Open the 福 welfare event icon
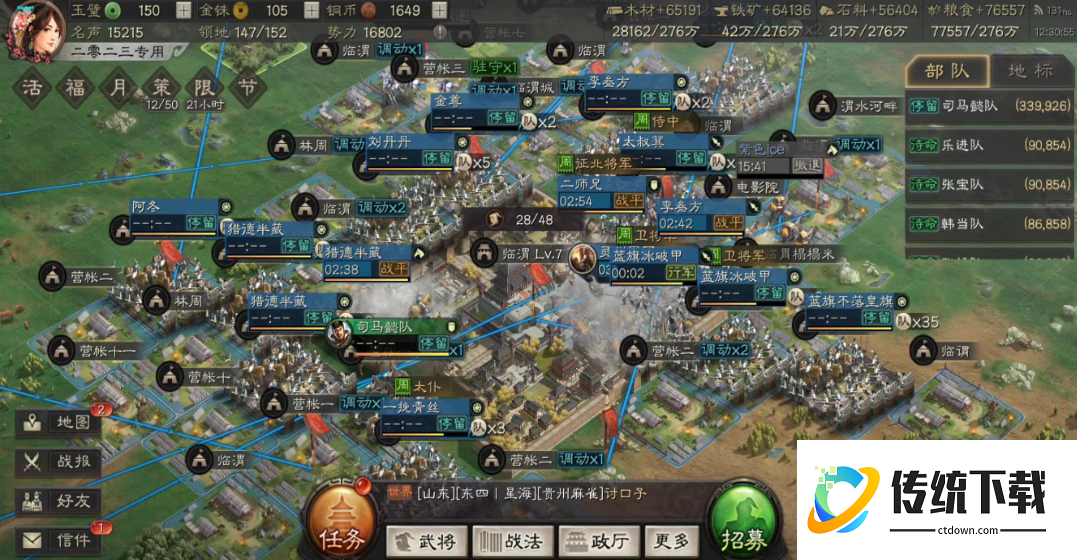This screenshot has width=1077, height=560. (x=76, y=87)
